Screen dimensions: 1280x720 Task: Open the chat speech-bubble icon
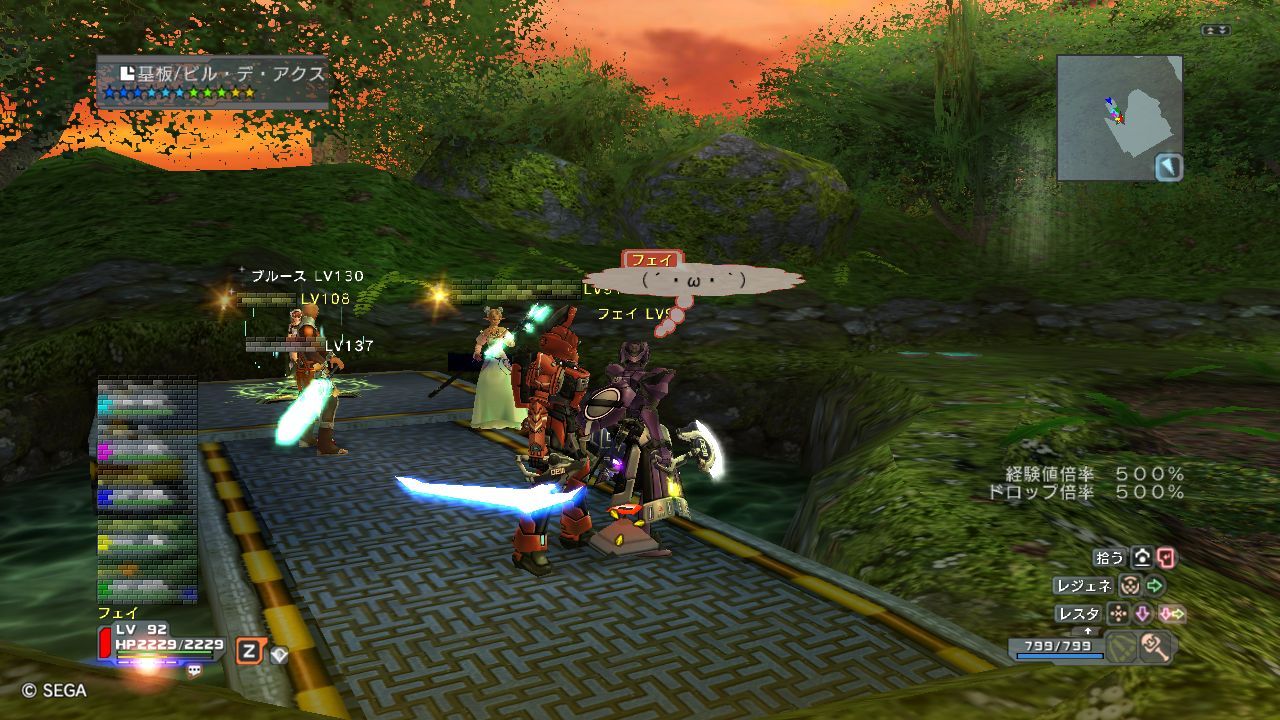pyautogui.click(x=194, y=671)
